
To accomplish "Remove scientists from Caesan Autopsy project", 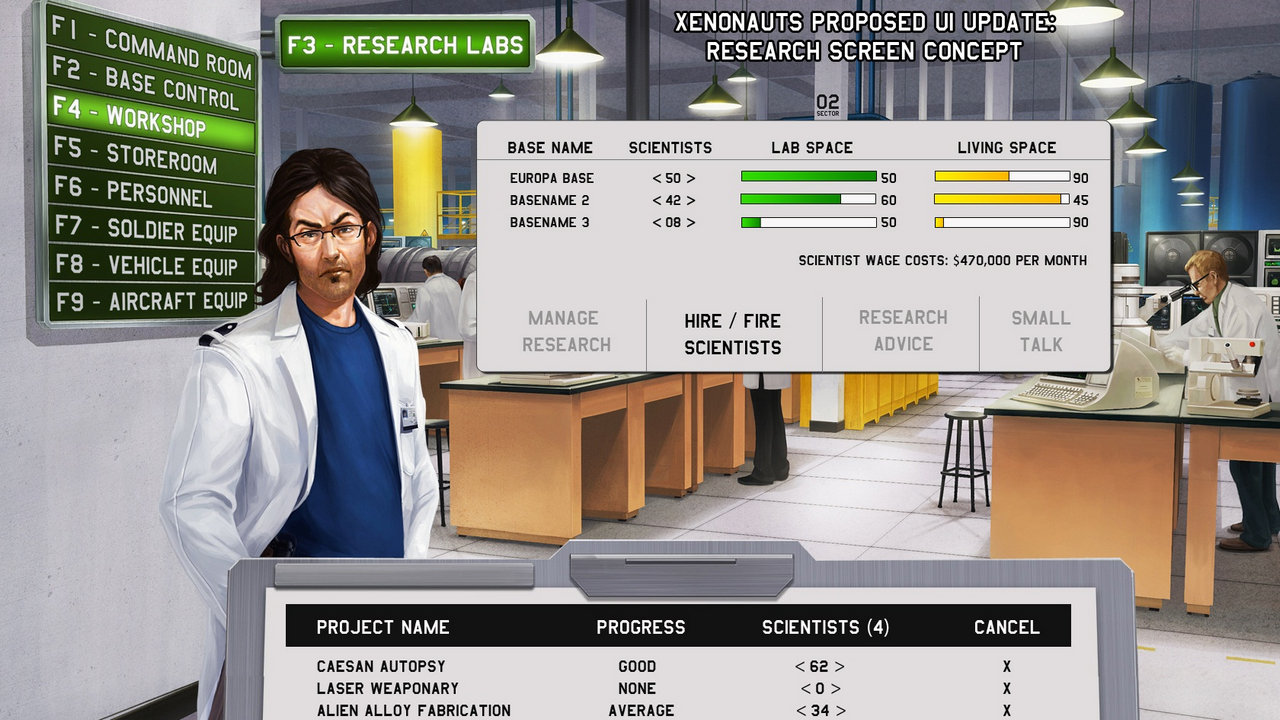I will click(800, 666).
